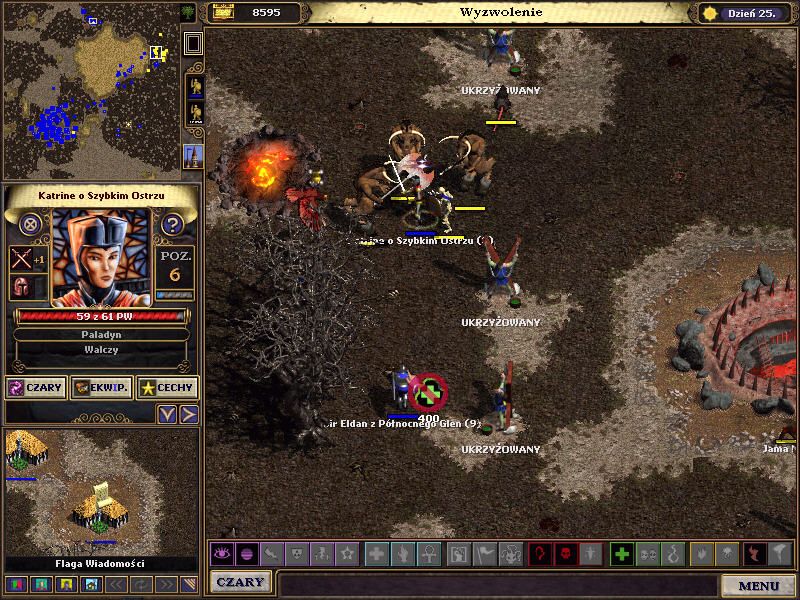Click the down arrow button under hero panel
The image size is (800, 600).
tap(168, 413)
